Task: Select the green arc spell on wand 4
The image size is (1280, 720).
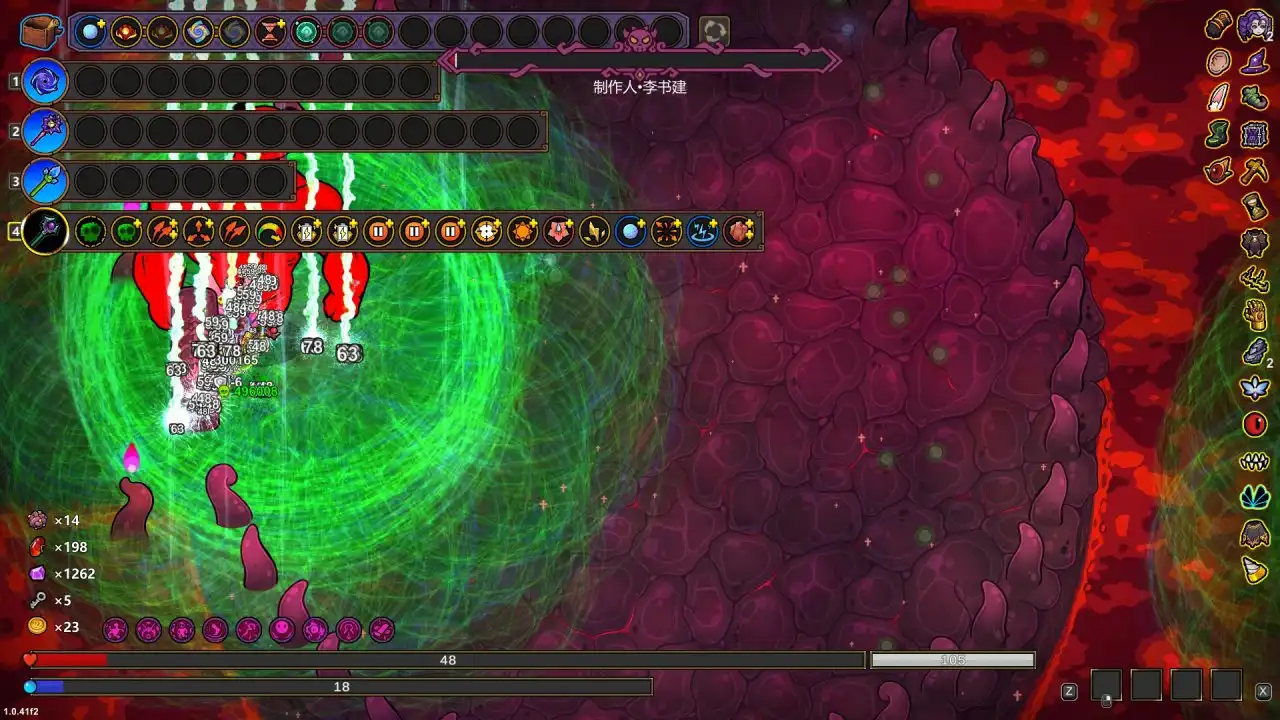Action: [270, 232]
